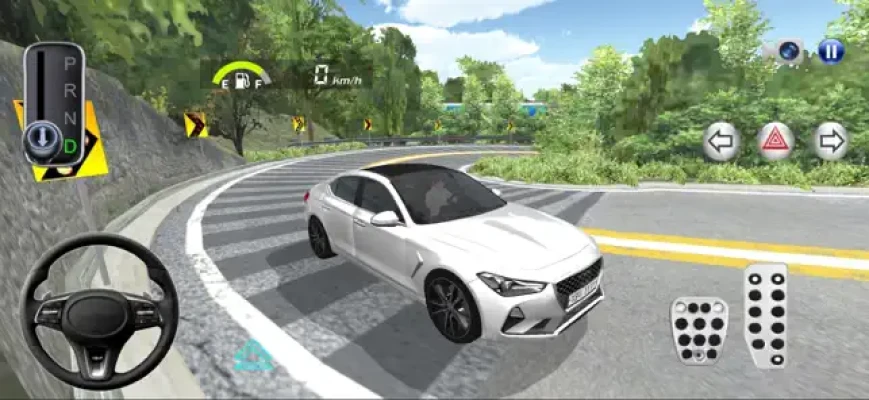The image size is (869, 400).
Task: Turn on the hazard warning lights
Action: tap(775, 141)
